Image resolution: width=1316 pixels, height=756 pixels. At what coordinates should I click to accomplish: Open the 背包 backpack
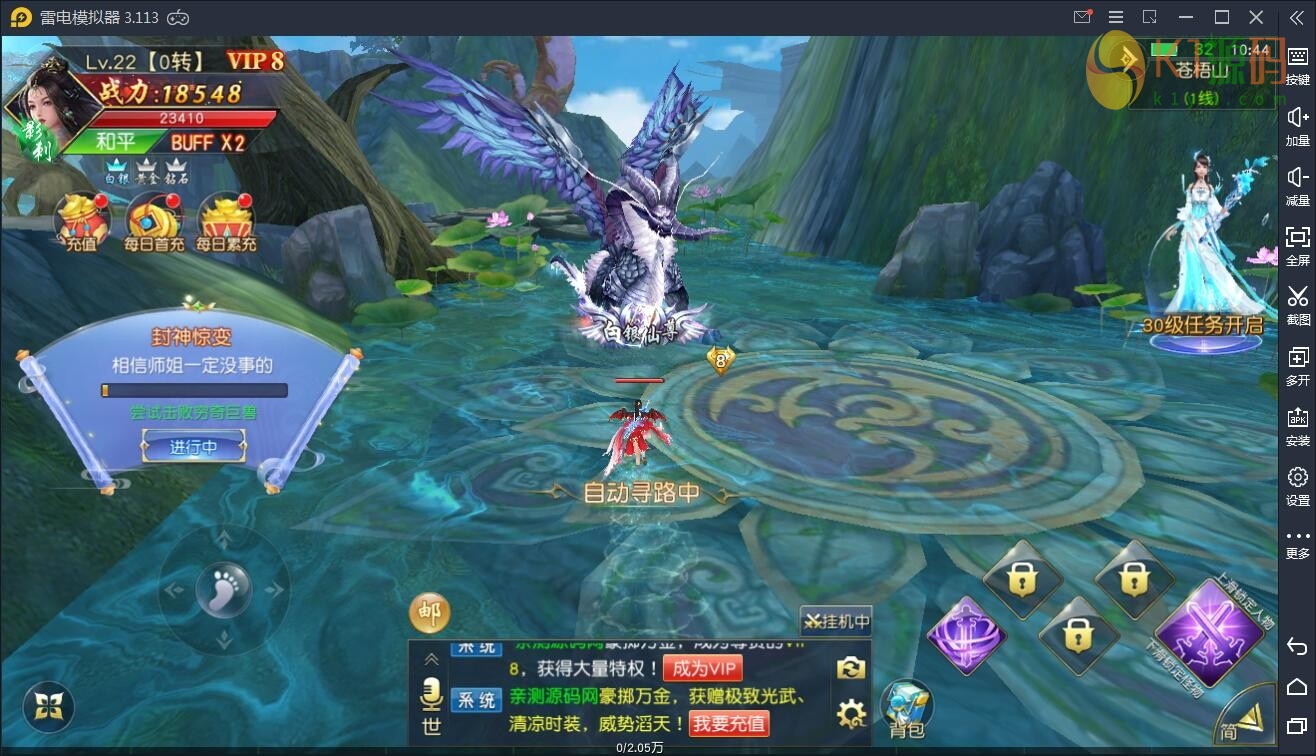point(906,707)
